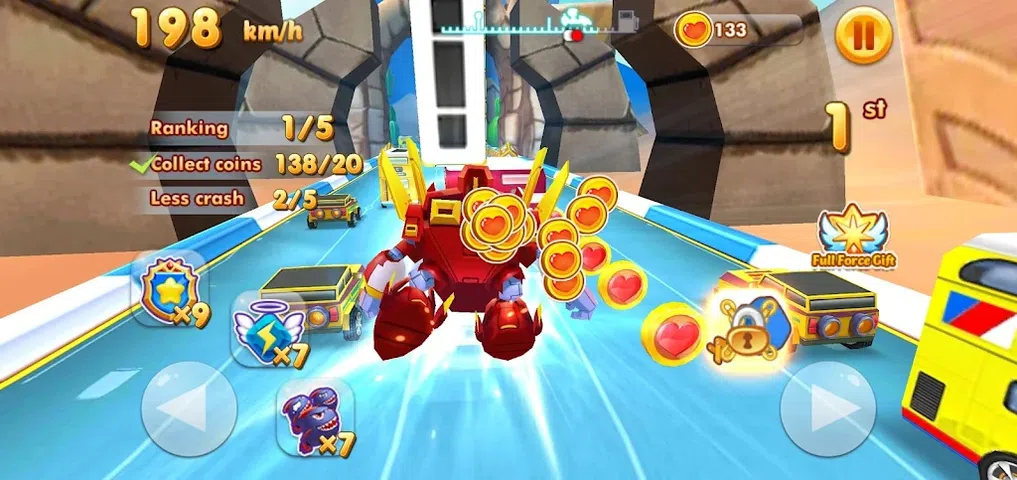Use the winged lightning boost item
1017x480 pixels.
[x=264, y=329]
